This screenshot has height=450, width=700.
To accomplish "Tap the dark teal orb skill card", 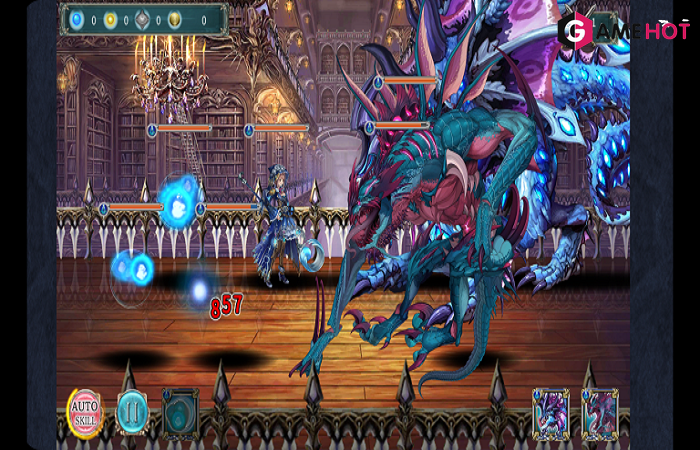I will click(x=180, y=412).
